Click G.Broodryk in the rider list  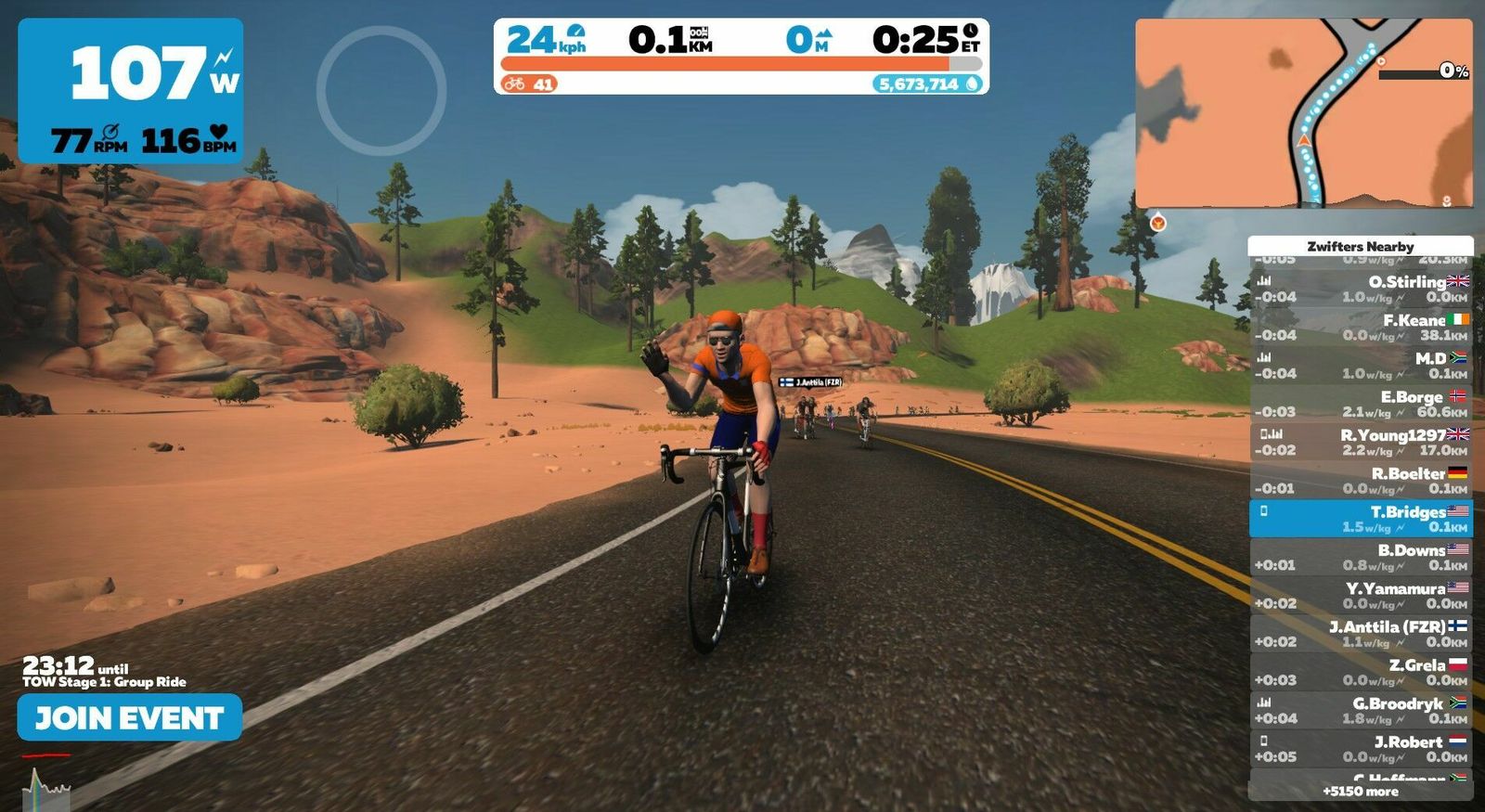pyautogui.click(x=1360, y=711)
